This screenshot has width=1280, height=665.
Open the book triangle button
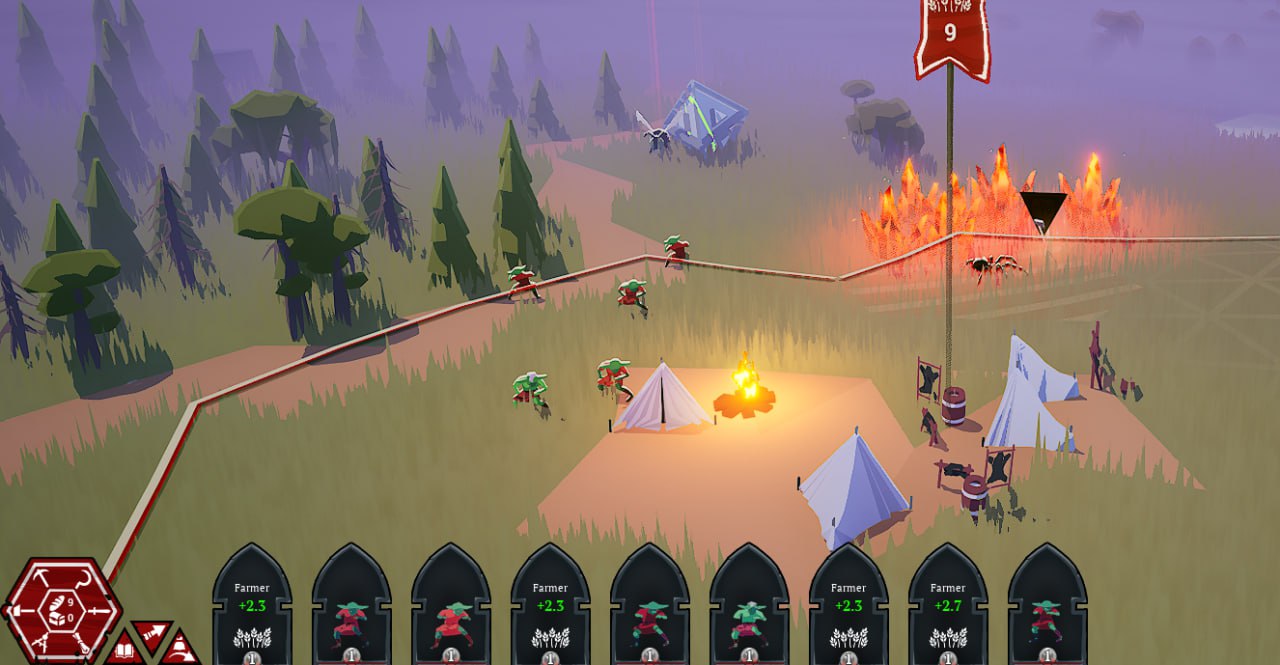[124, 650]
